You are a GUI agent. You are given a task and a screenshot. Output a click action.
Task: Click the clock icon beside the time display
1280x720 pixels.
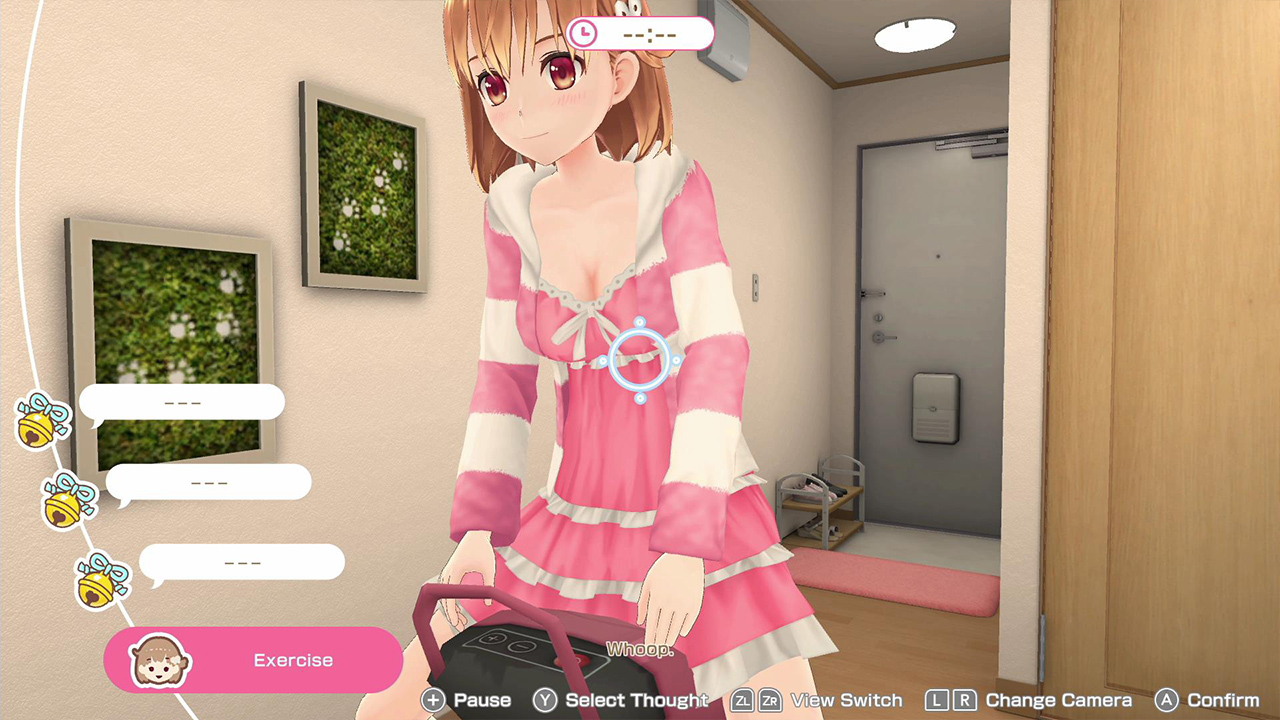click(584, 33)
